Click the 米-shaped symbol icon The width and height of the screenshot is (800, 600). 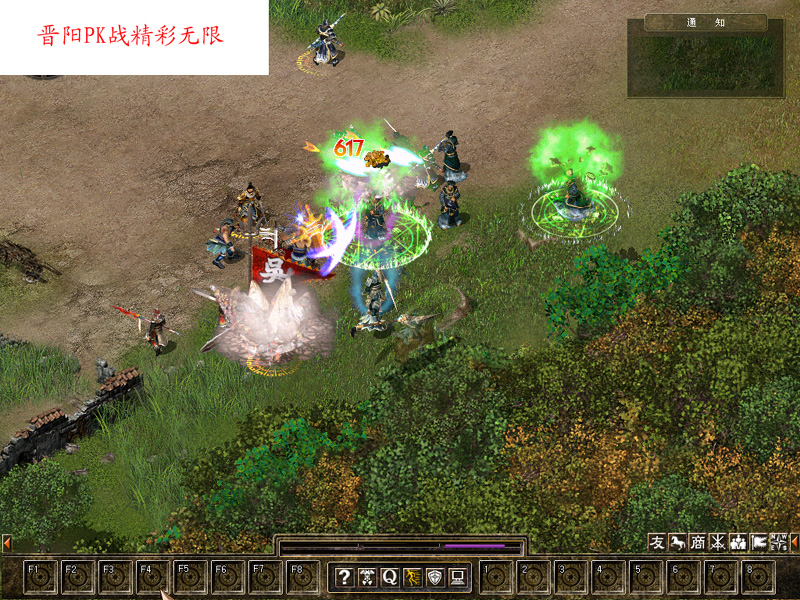[x=718, y=542]
